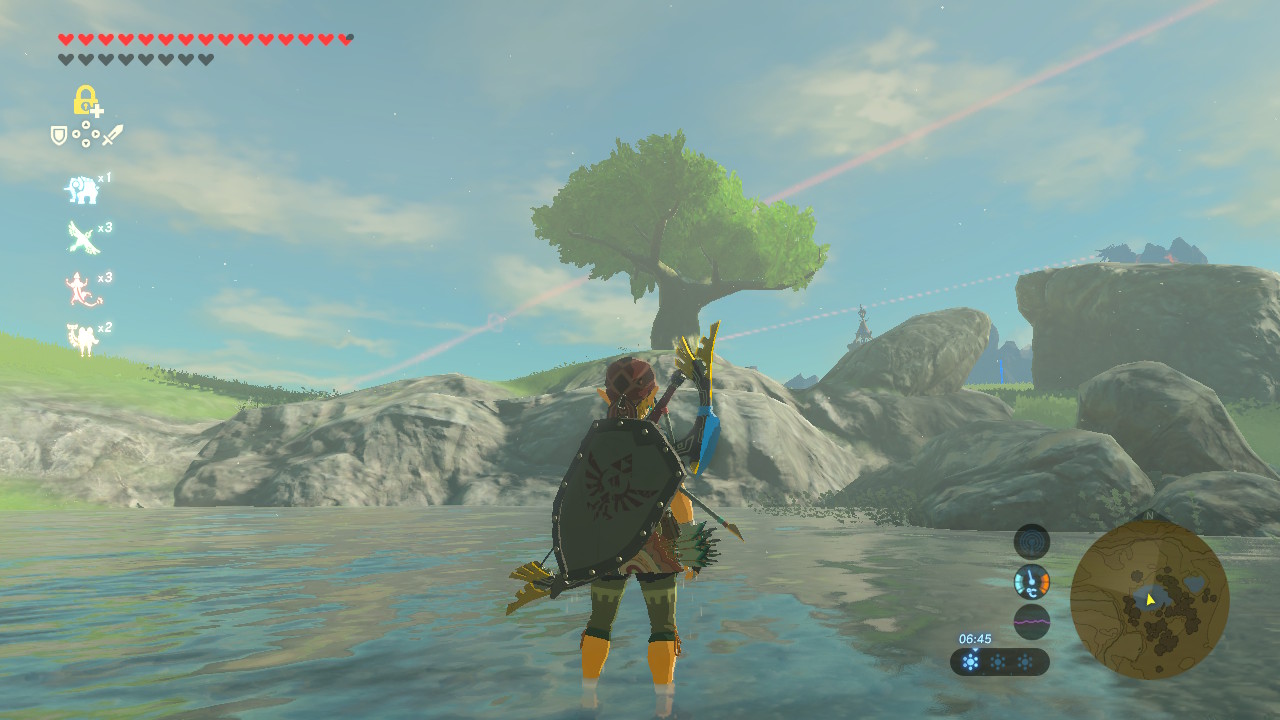The height and width of the screenshot is (720, 1280).
Task: Click the purple noise level indicator
Action: point(1032,621)
